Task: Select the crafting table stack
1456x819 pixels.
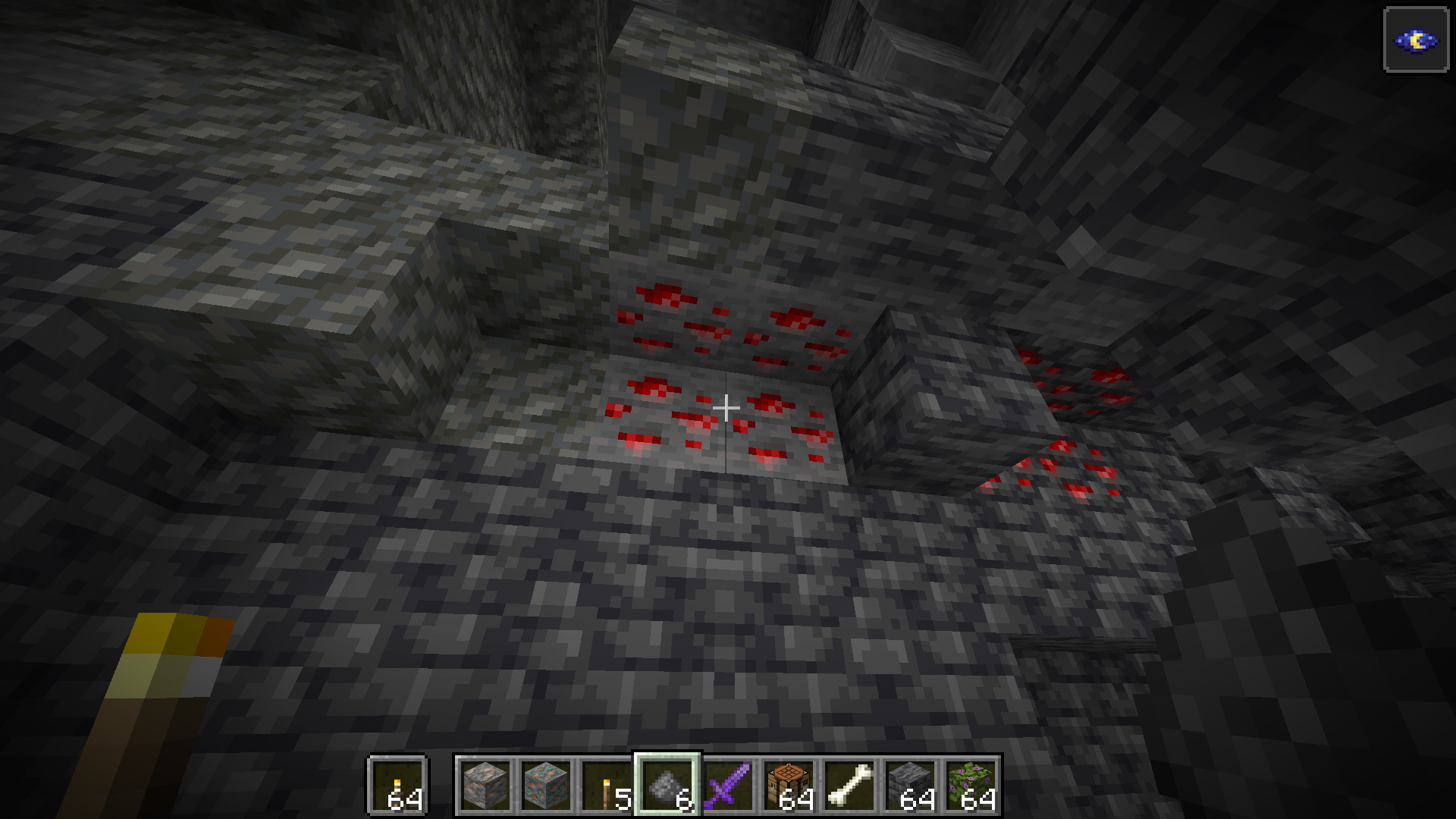Action: (x=789, y=785)
